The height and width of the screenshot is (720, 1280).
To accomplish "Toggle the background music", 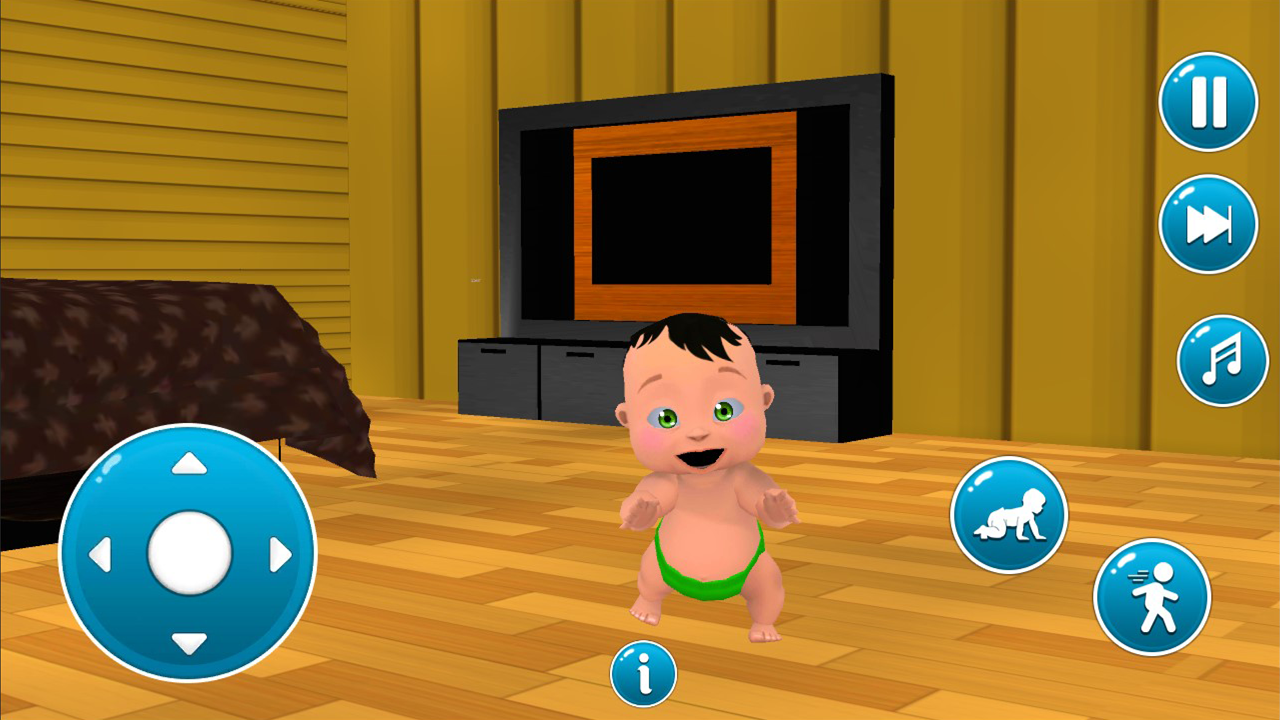I will (x=1222, y=360).
